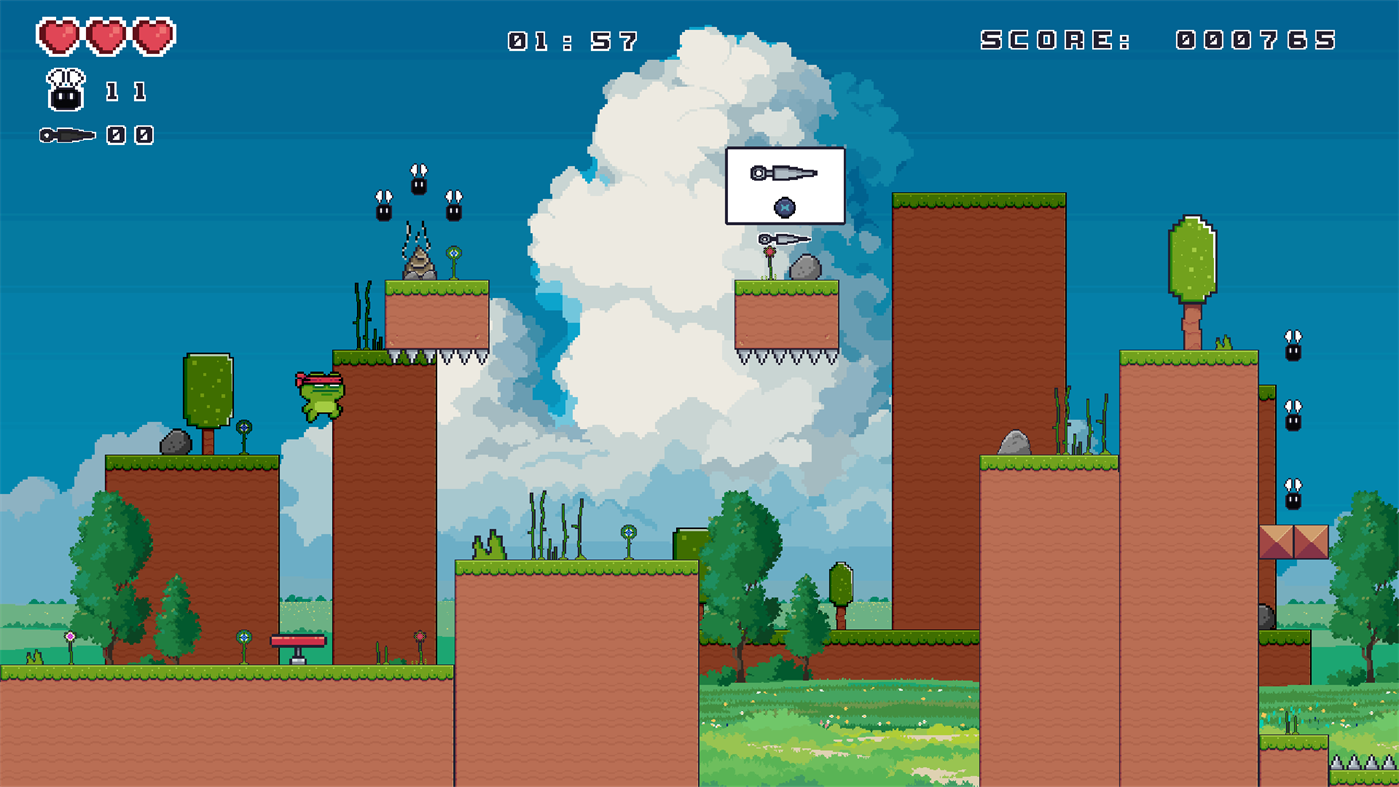Click the red lever platform on the bottom-left ledge
The width and height of the screenshot is (1399, 787).
coord(300,638)
